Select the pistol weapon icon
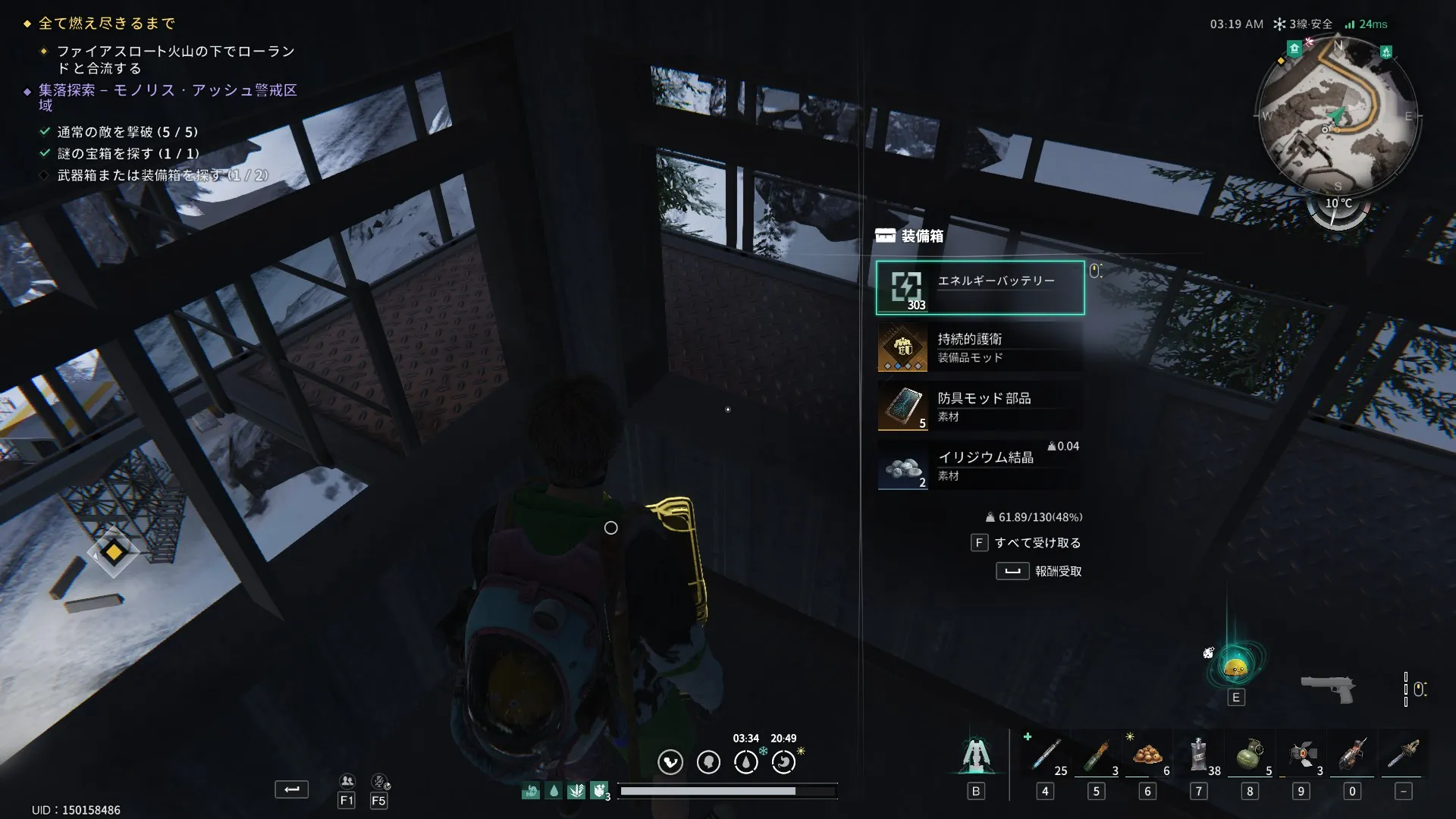 [x=1327, y=689]
